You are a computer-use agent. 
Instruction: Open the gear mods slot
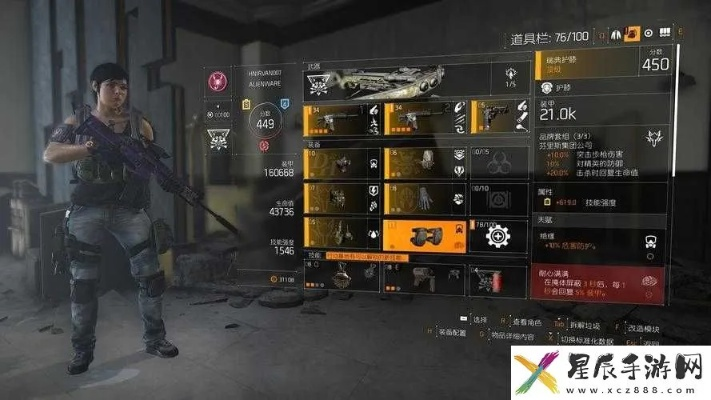tap(497, 236)
